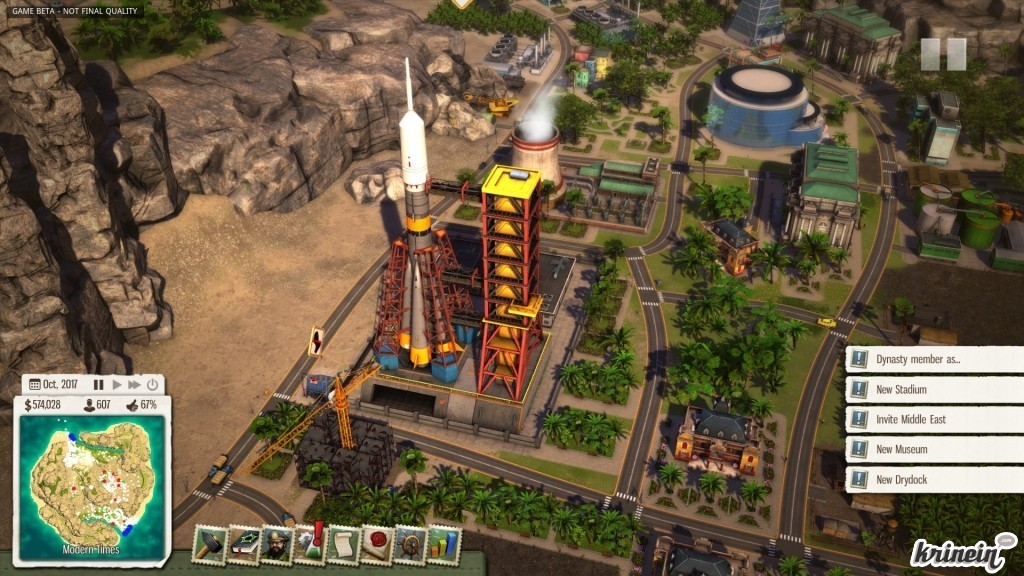
Task: Open the ship's wheel stamp
Action: tap(410, 545)
